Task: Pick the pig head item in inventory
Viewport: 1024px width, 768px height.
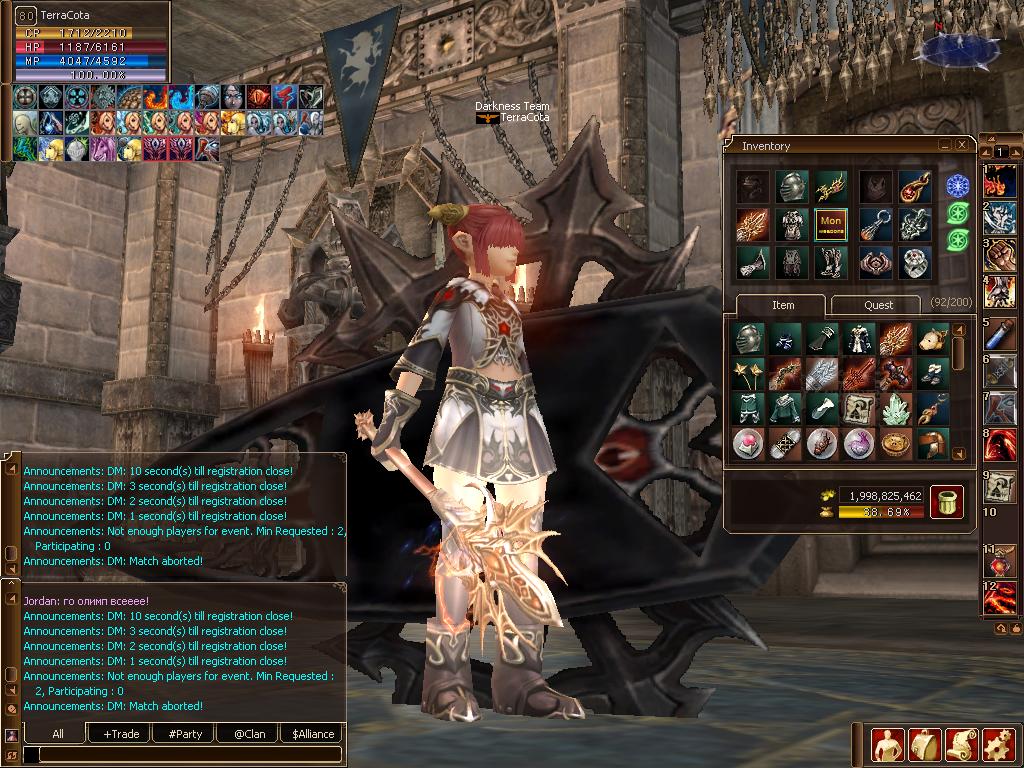Action: [933, 339]
